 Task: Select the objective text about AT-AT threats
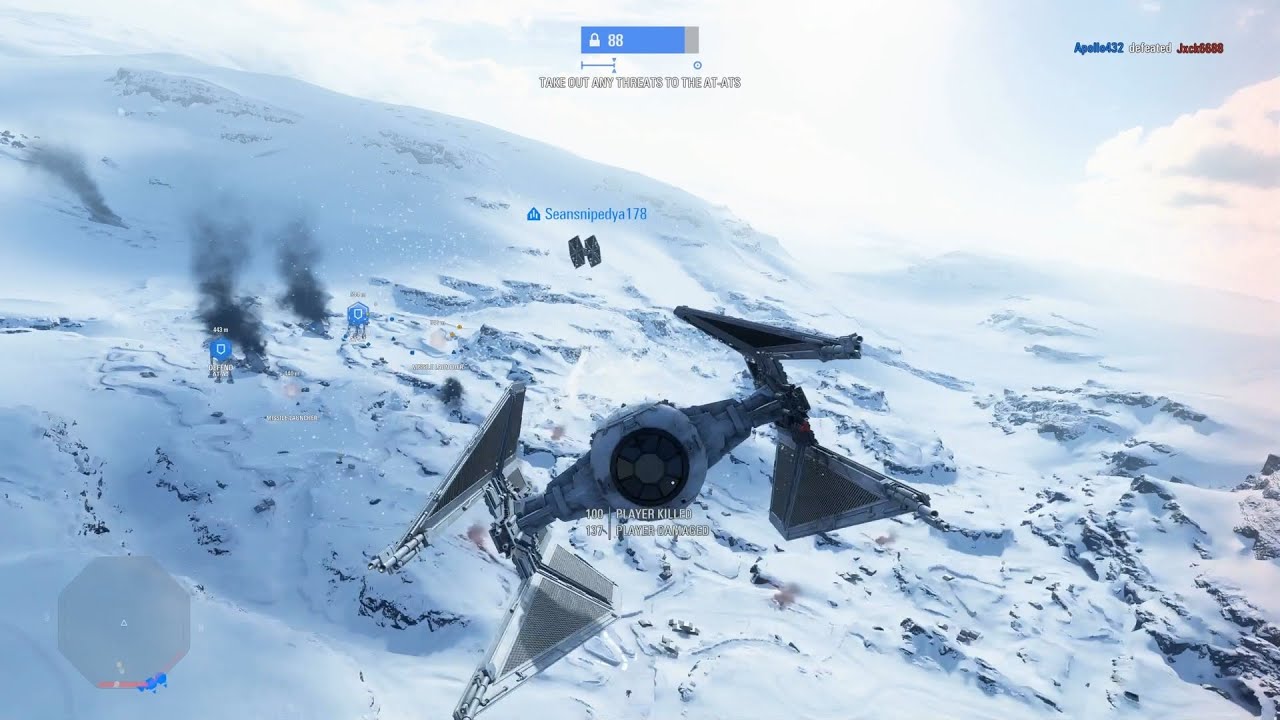639,83
